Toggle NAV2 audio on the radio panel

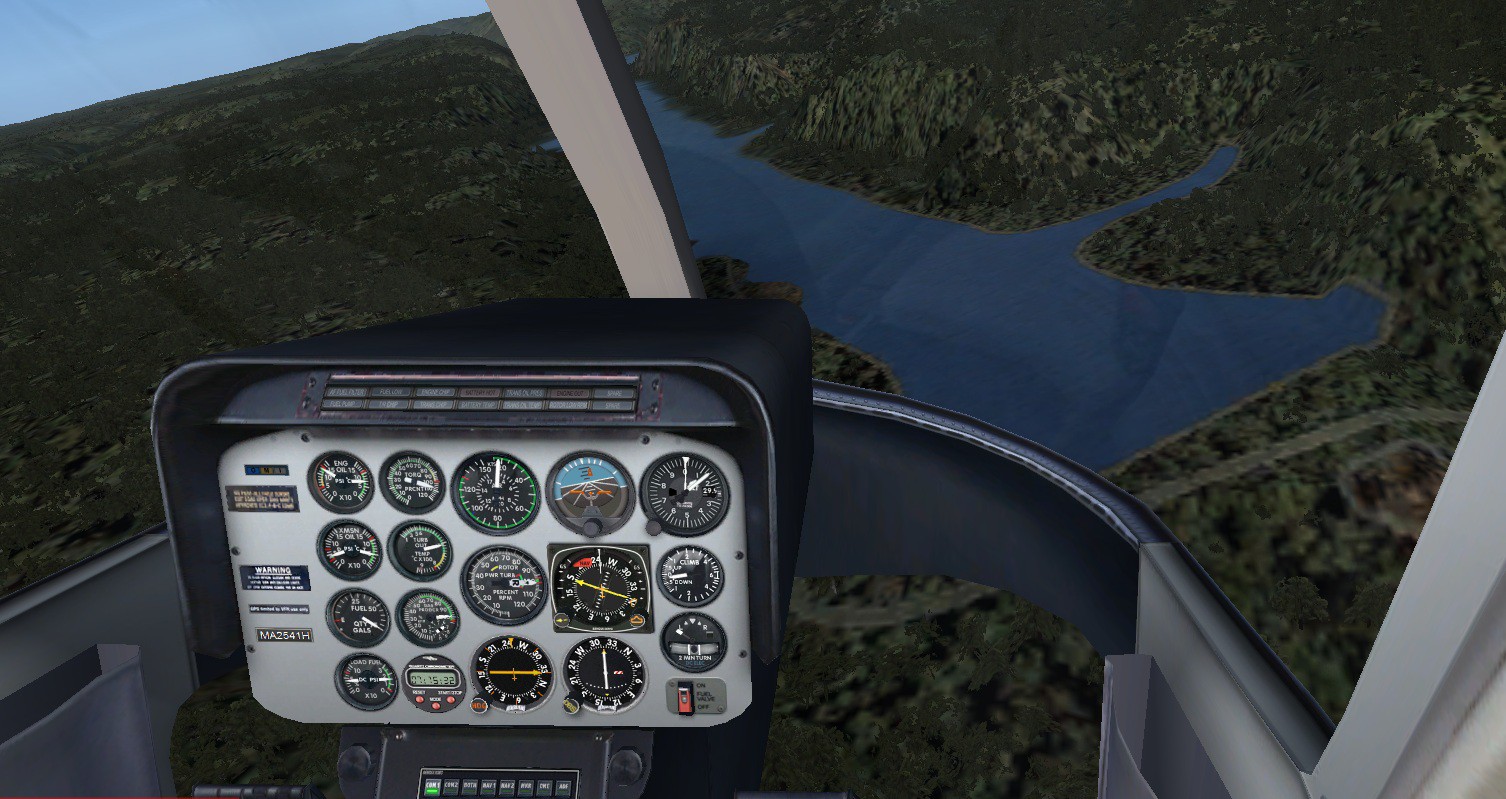pos(507,786)
